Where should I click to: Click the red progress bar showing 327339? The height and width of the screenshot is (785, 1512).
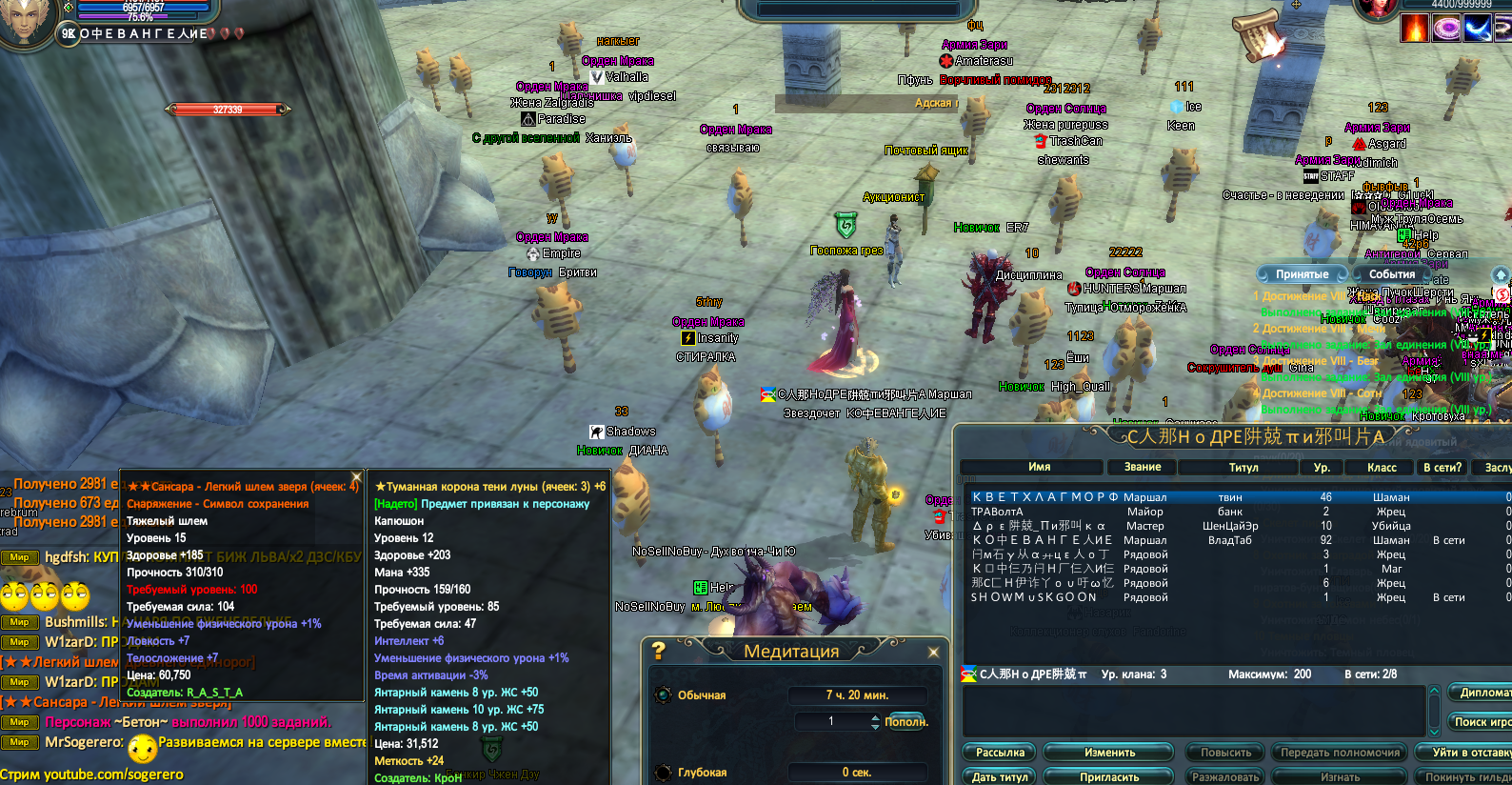click(229, 108)
